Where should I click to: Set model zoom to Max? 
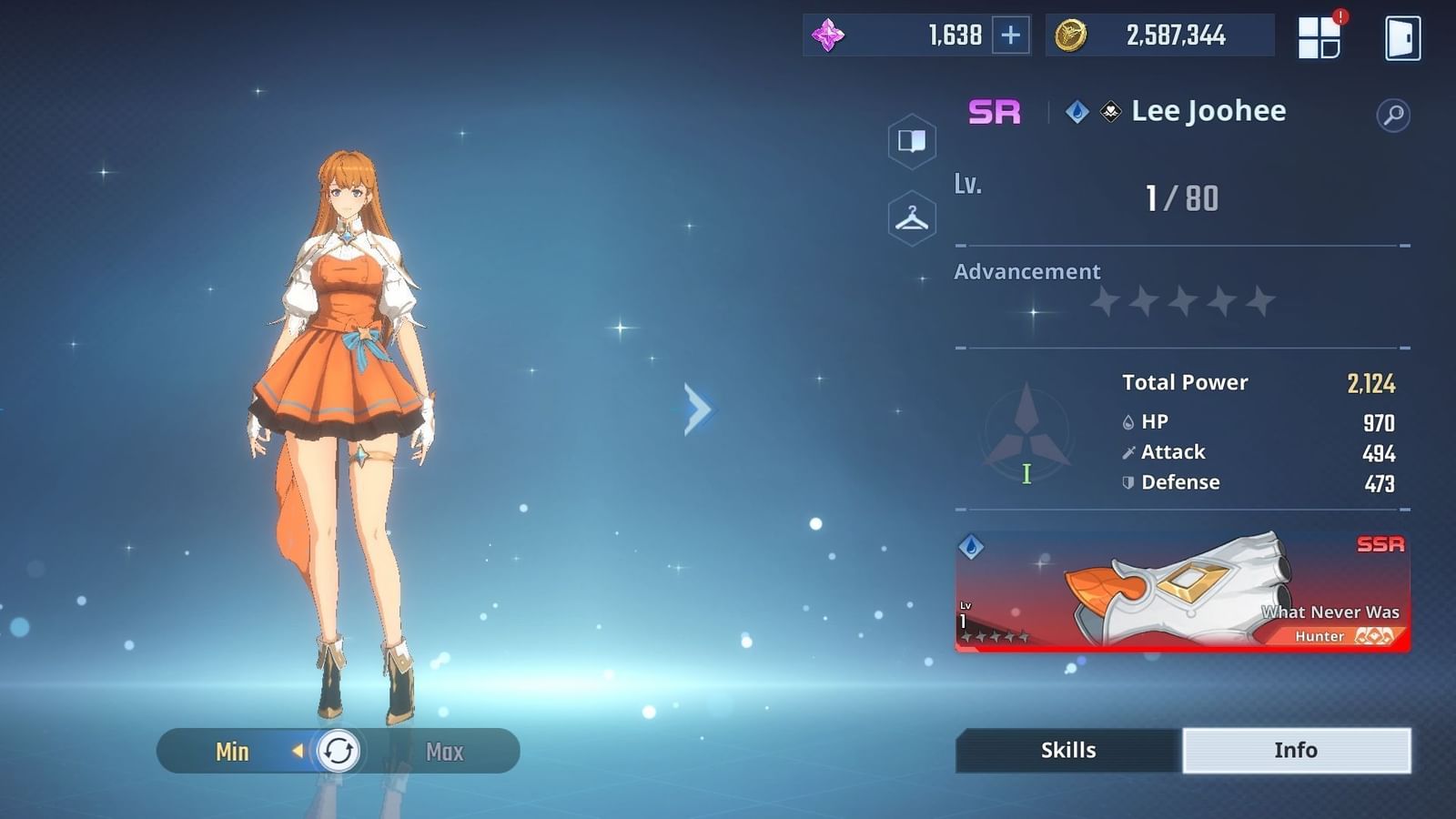pyautogui.click(x=443, y=752)
